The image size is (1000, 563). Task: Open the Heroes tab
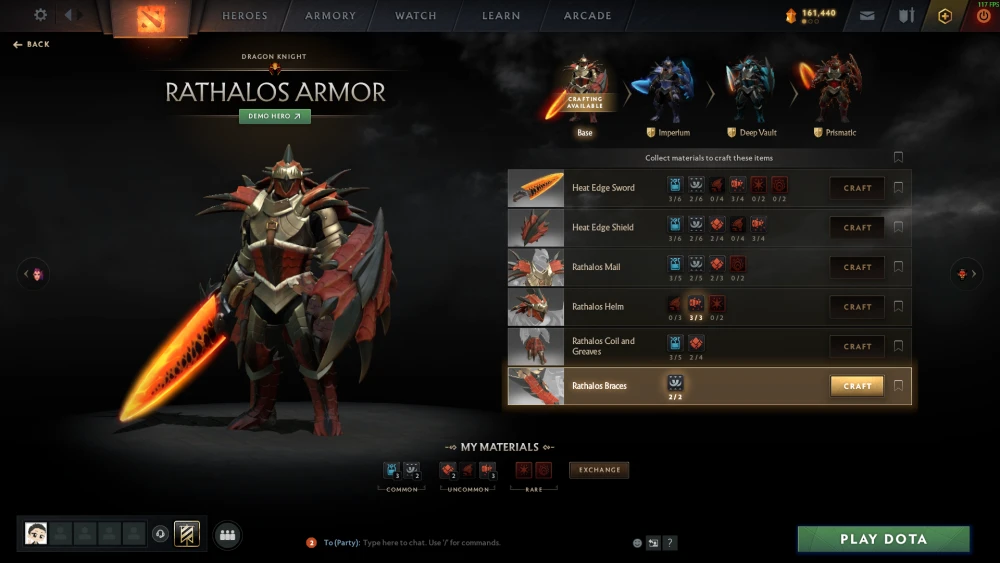(x=245, y=16)
